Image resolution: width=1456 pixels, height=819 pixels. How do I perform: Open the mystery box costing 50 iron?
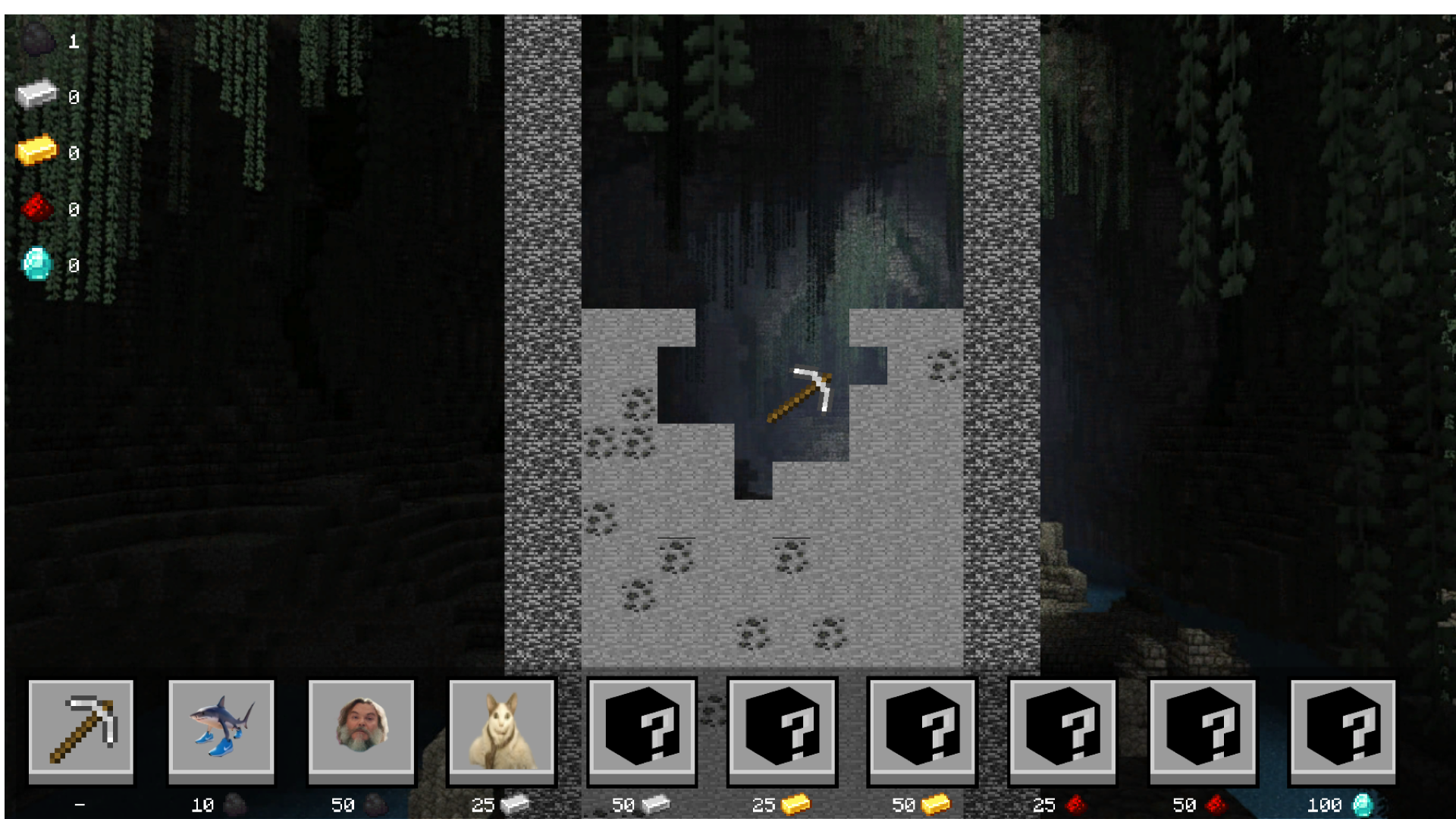point(642,730)
